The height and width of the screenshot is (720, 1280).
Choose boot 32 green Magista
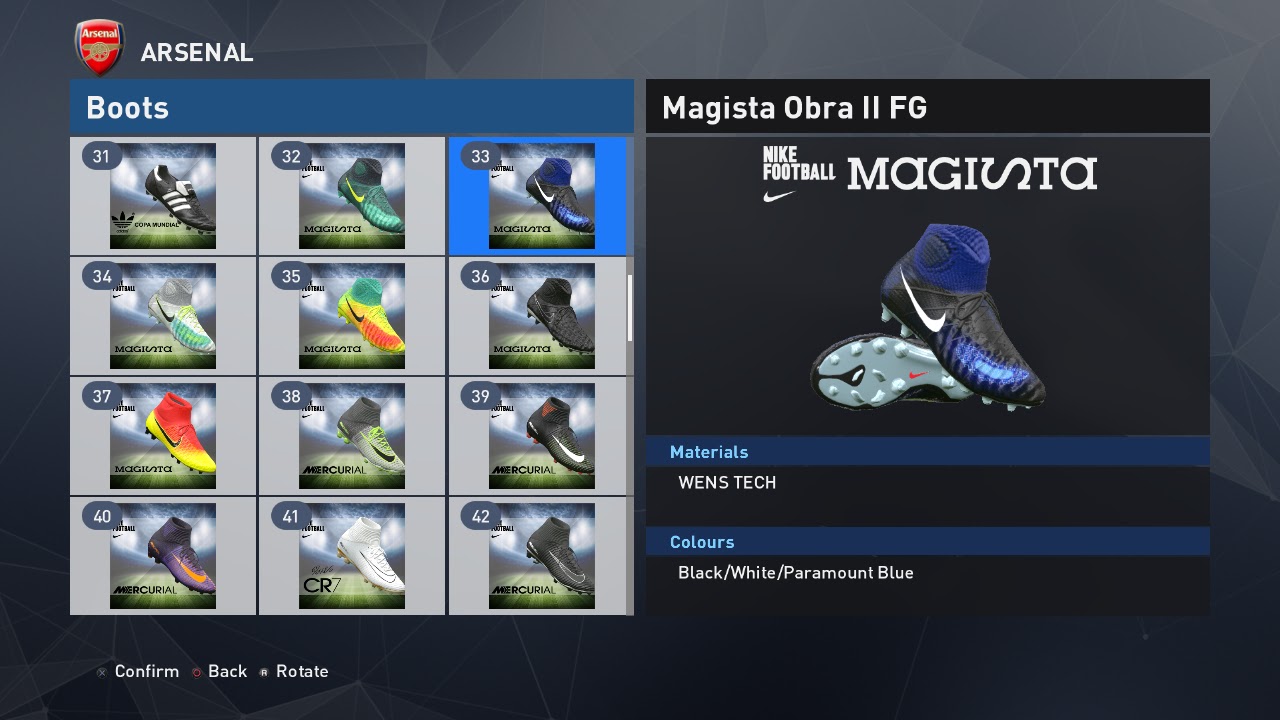pyautogui.click(x=352, y=196)
